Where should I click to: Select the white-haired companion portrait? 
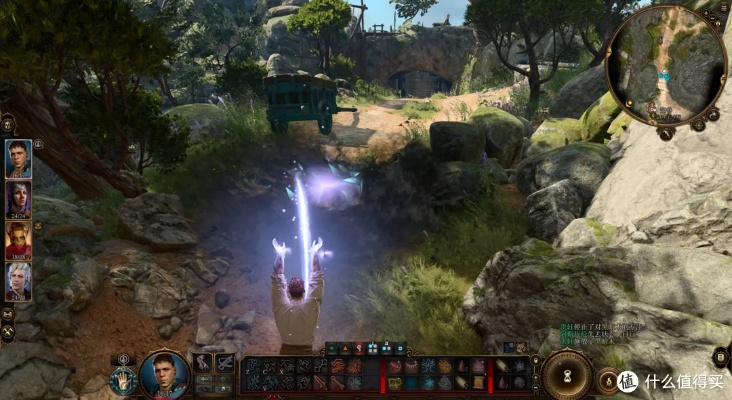[x=18, y=281]
